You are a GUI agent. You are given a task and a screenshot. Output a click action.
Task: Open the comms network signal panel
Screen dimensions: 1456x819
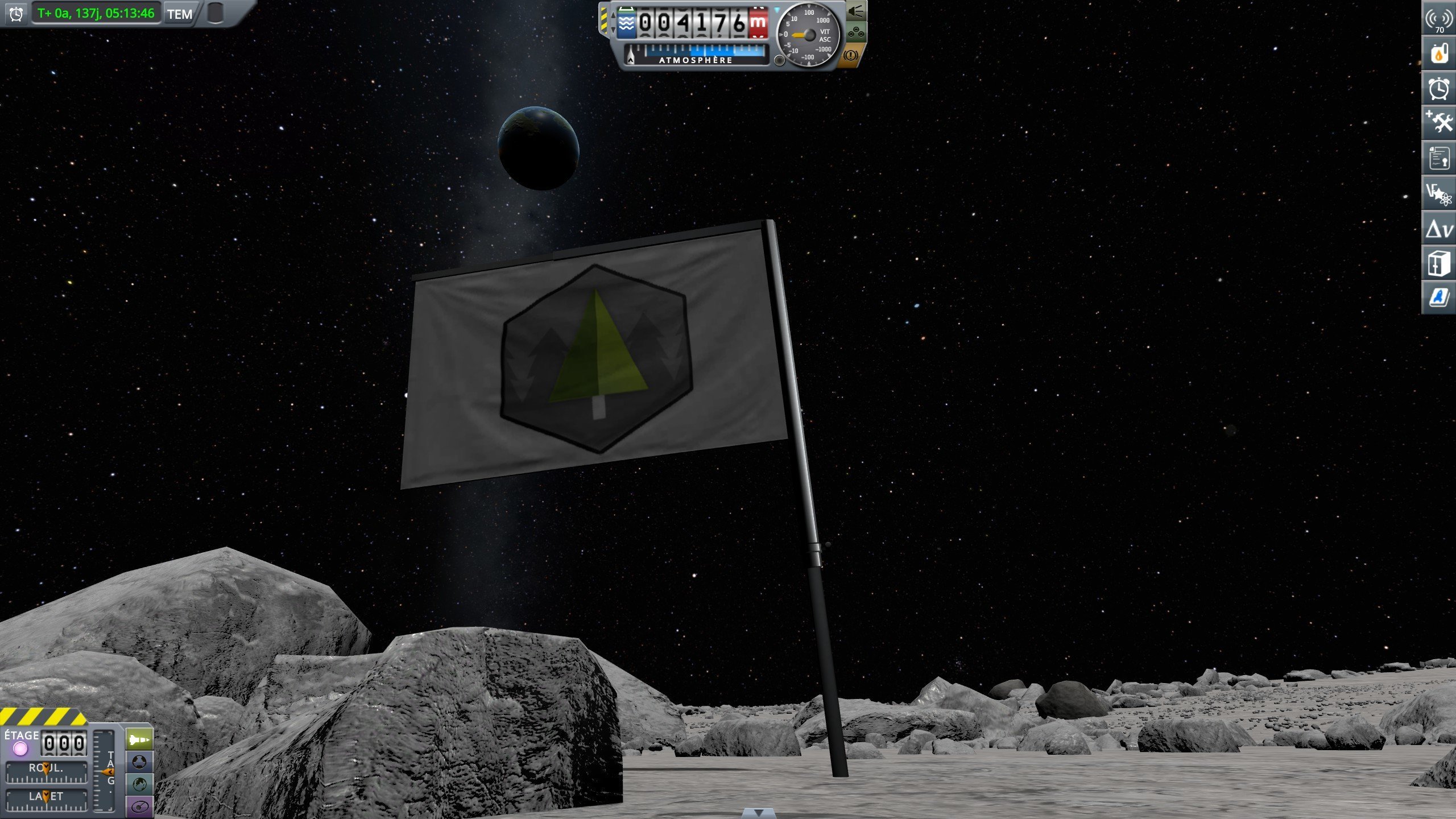pyautogui.click(x=1439, y=19)
